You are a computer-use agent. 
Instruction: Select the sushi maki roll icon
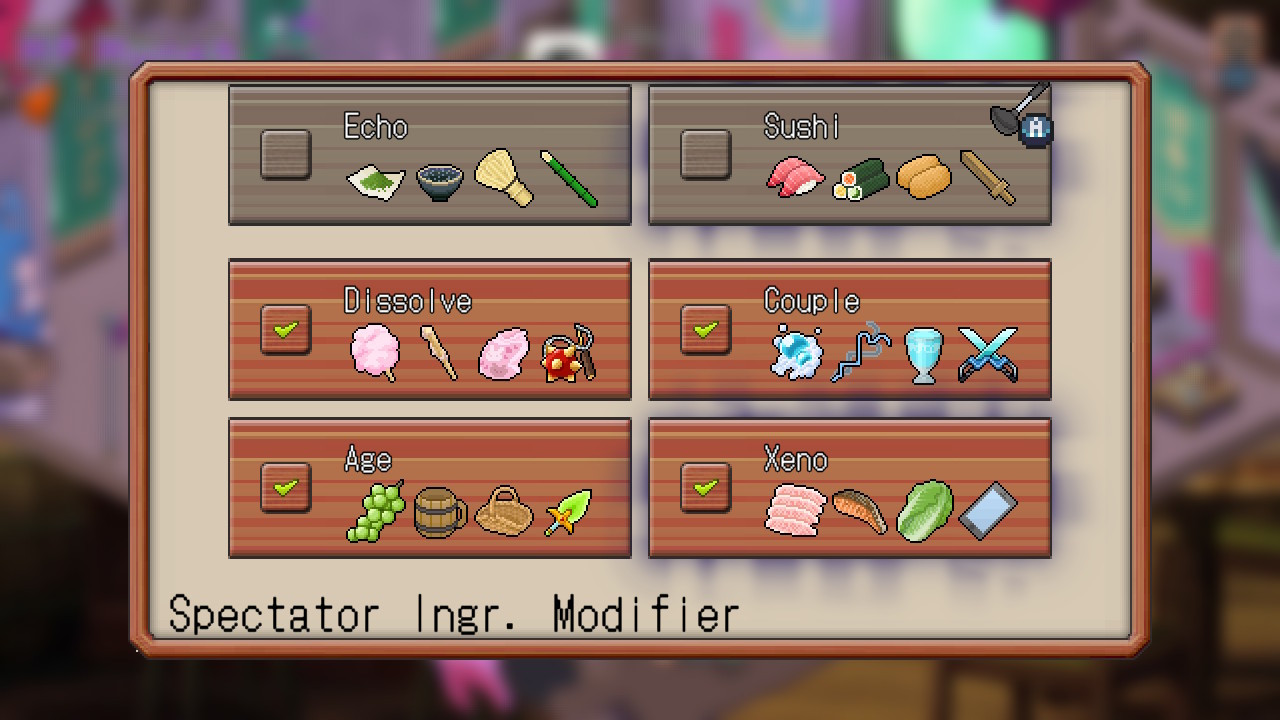click(x=860, y=179)
